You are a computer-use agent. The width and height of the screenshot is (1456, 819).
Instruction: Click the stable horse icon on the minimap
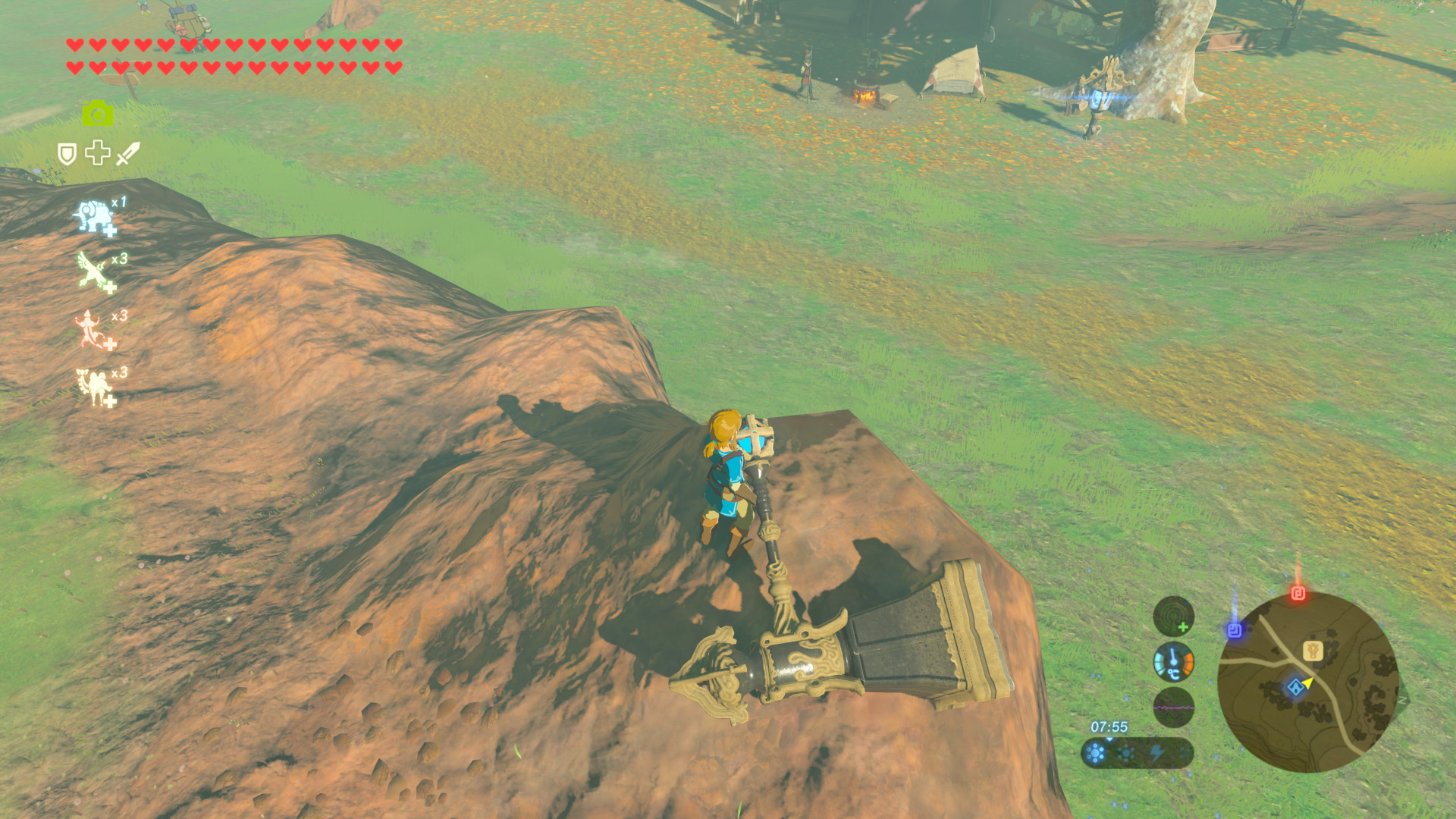point(1312,652)
